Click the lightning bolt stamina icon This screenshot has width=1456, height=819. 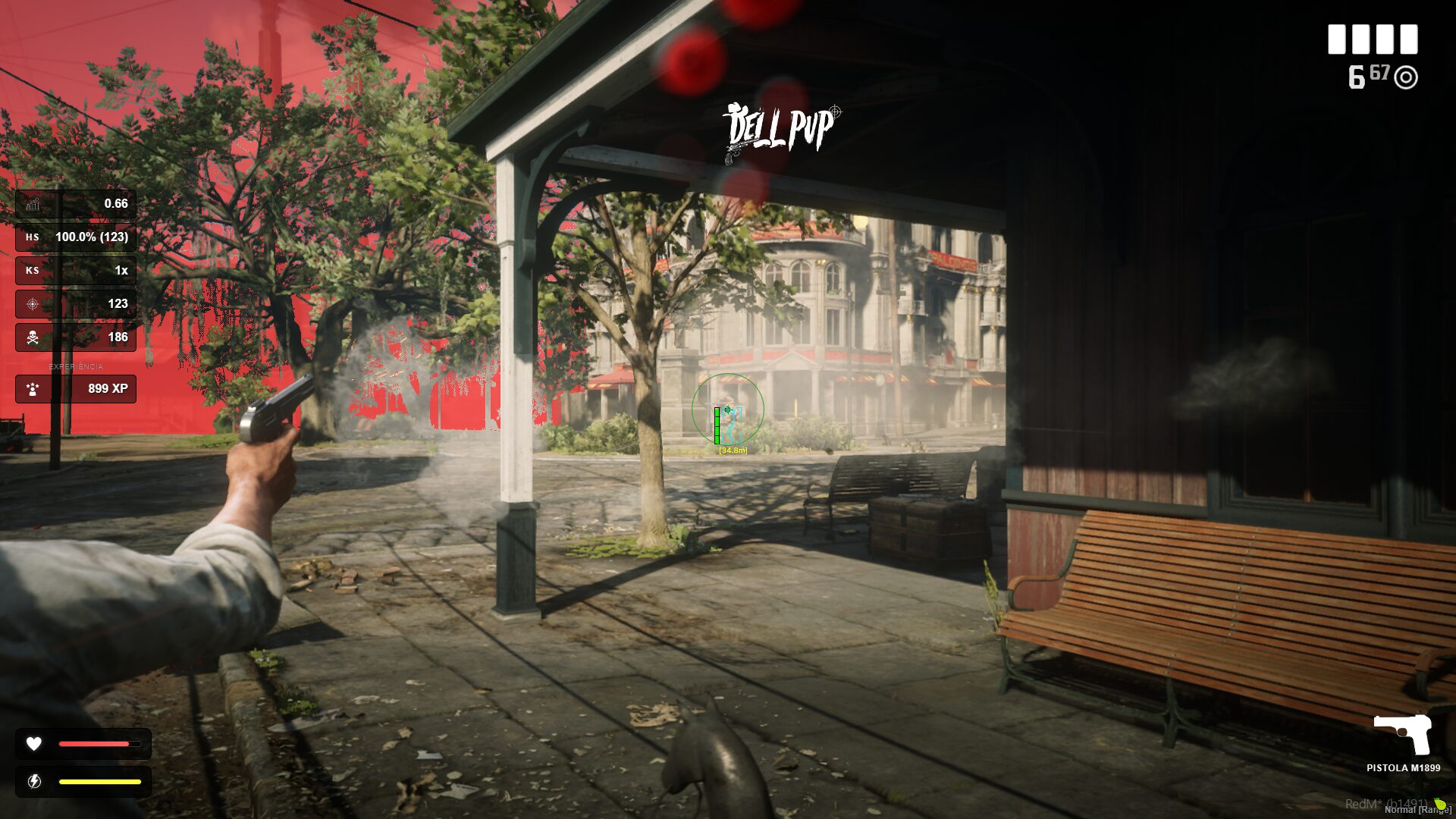pyautogui.click(x=34, y=781)
